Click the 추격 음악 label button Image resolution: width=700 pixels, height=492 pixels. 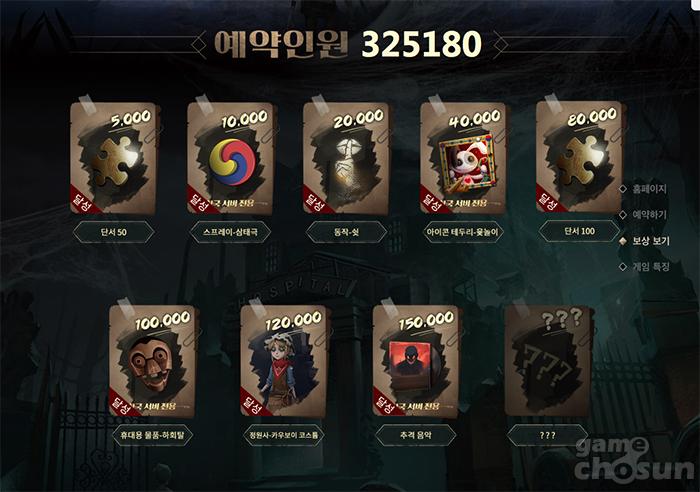pos(415,435)
